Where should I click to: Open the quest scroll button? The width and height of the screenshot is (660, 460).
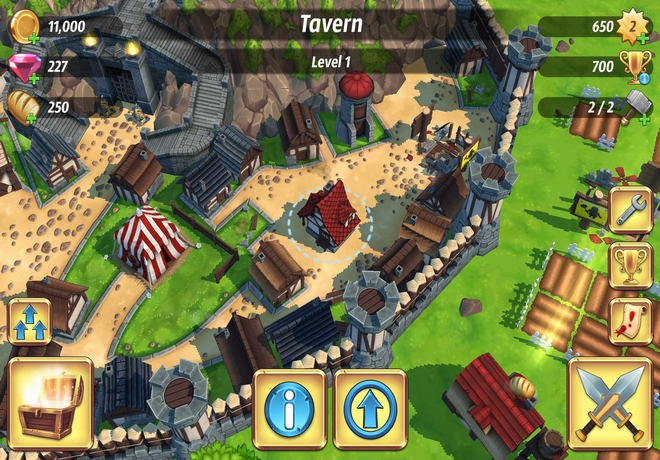630,320
